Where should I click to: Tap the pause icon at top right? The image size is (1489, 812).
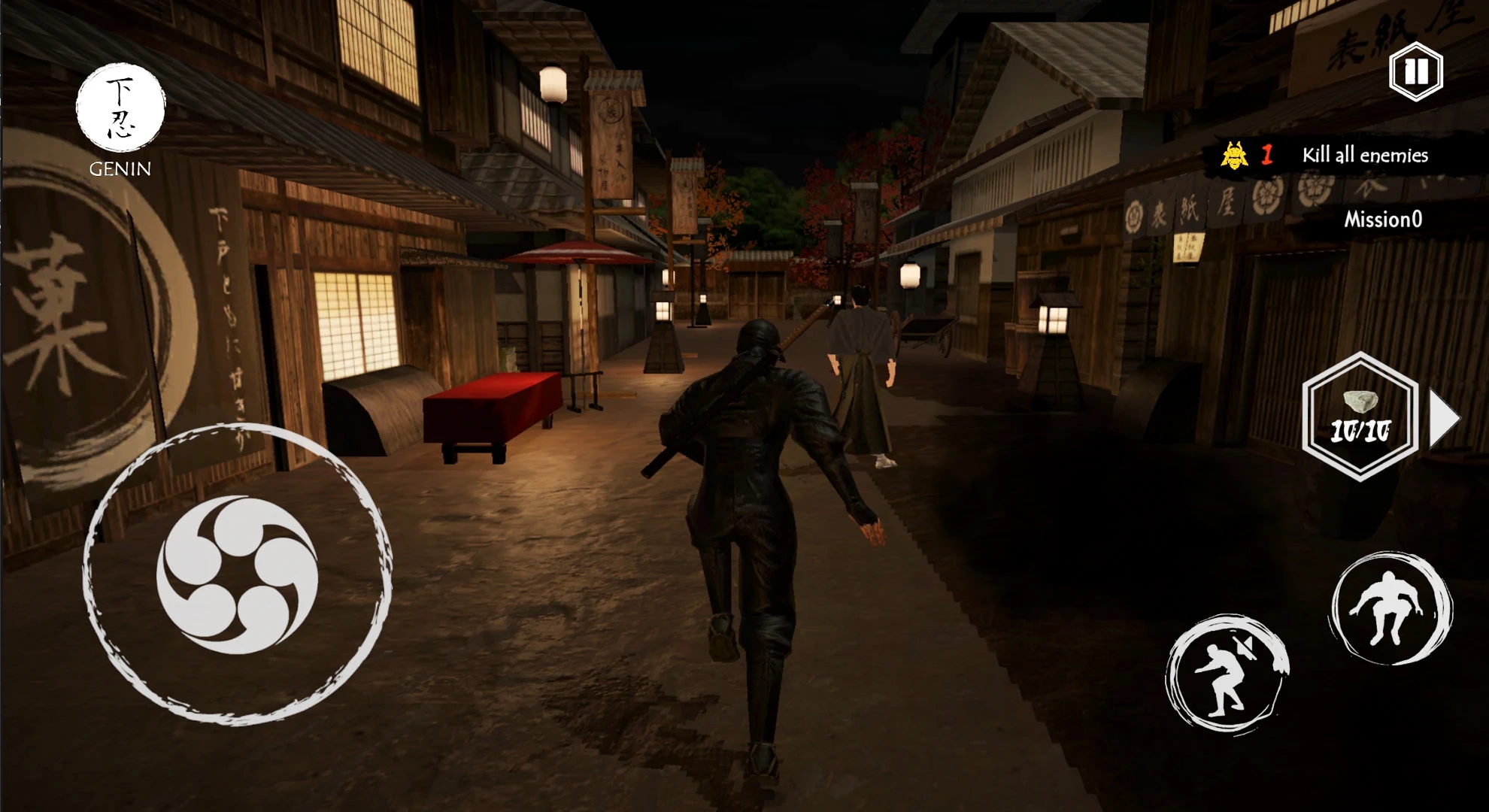point(1416,73)
